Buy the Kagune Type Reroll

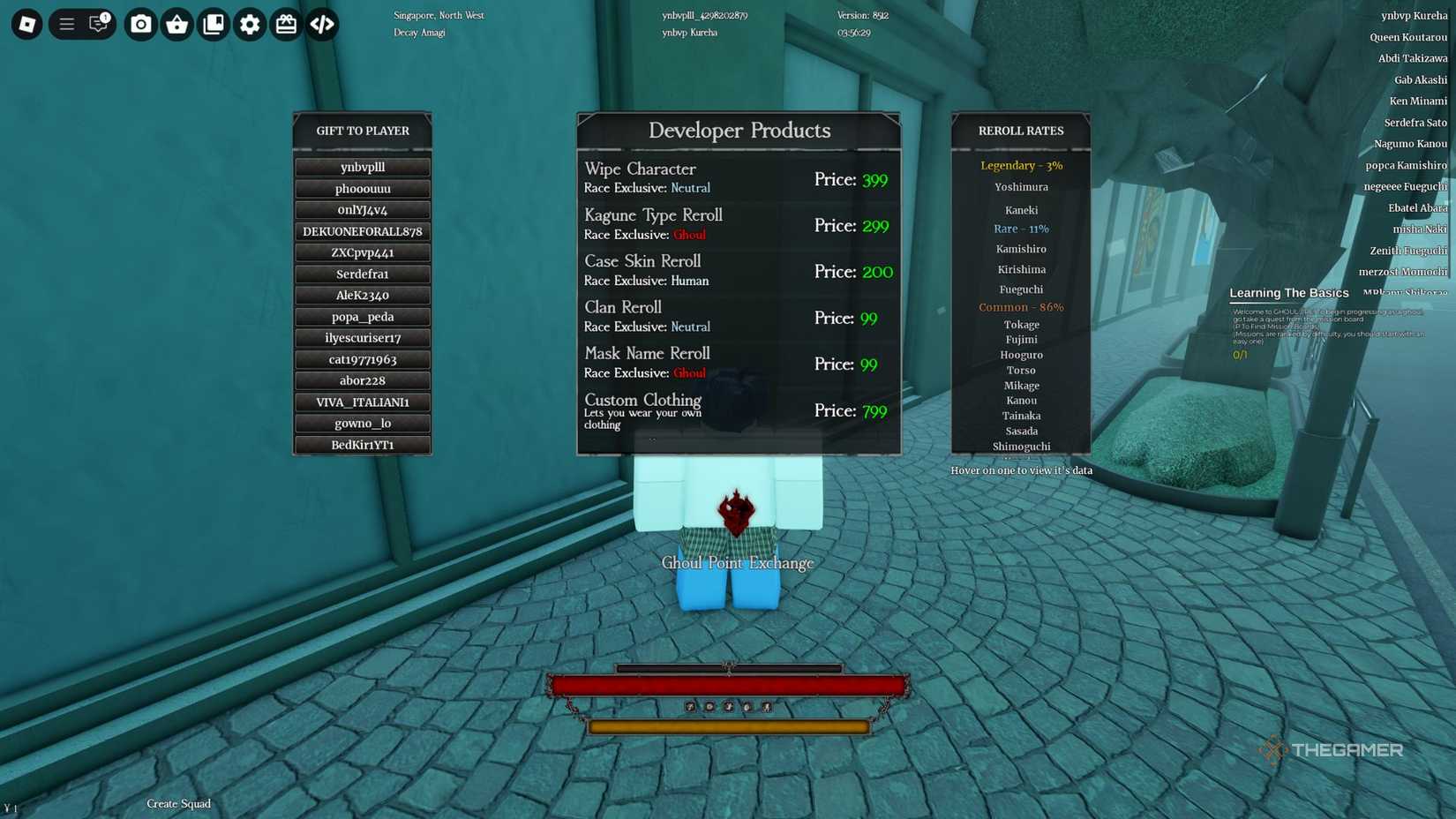(x=738, y=223)
